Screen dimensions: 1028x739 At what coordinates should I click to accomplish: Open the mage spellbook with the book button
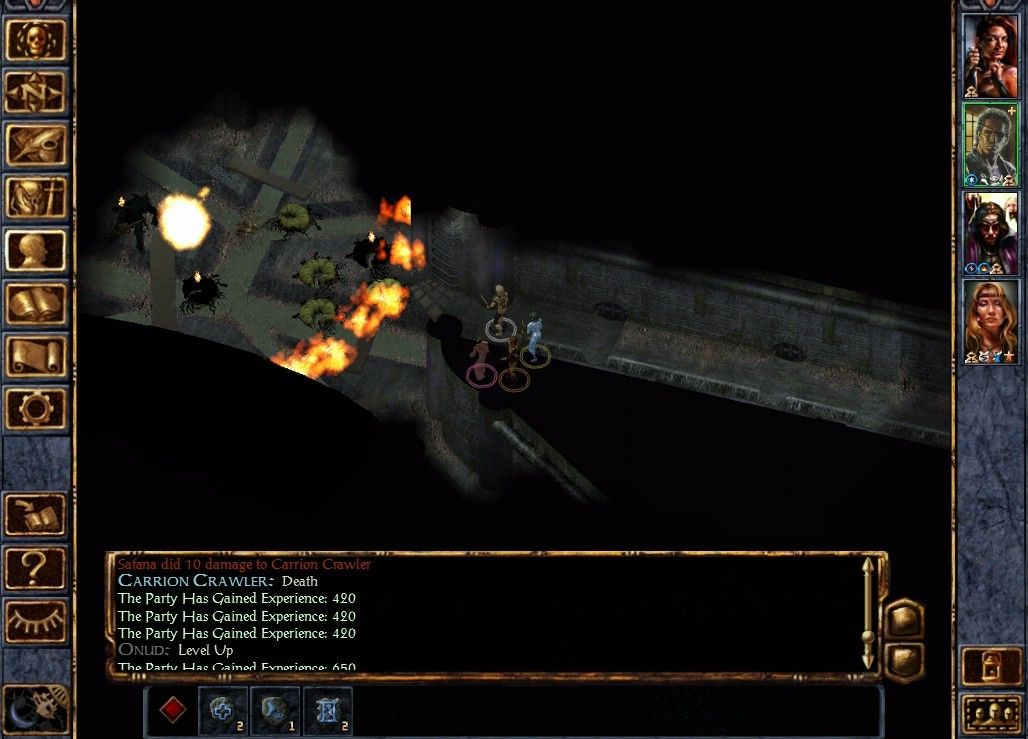click(37, 303)
